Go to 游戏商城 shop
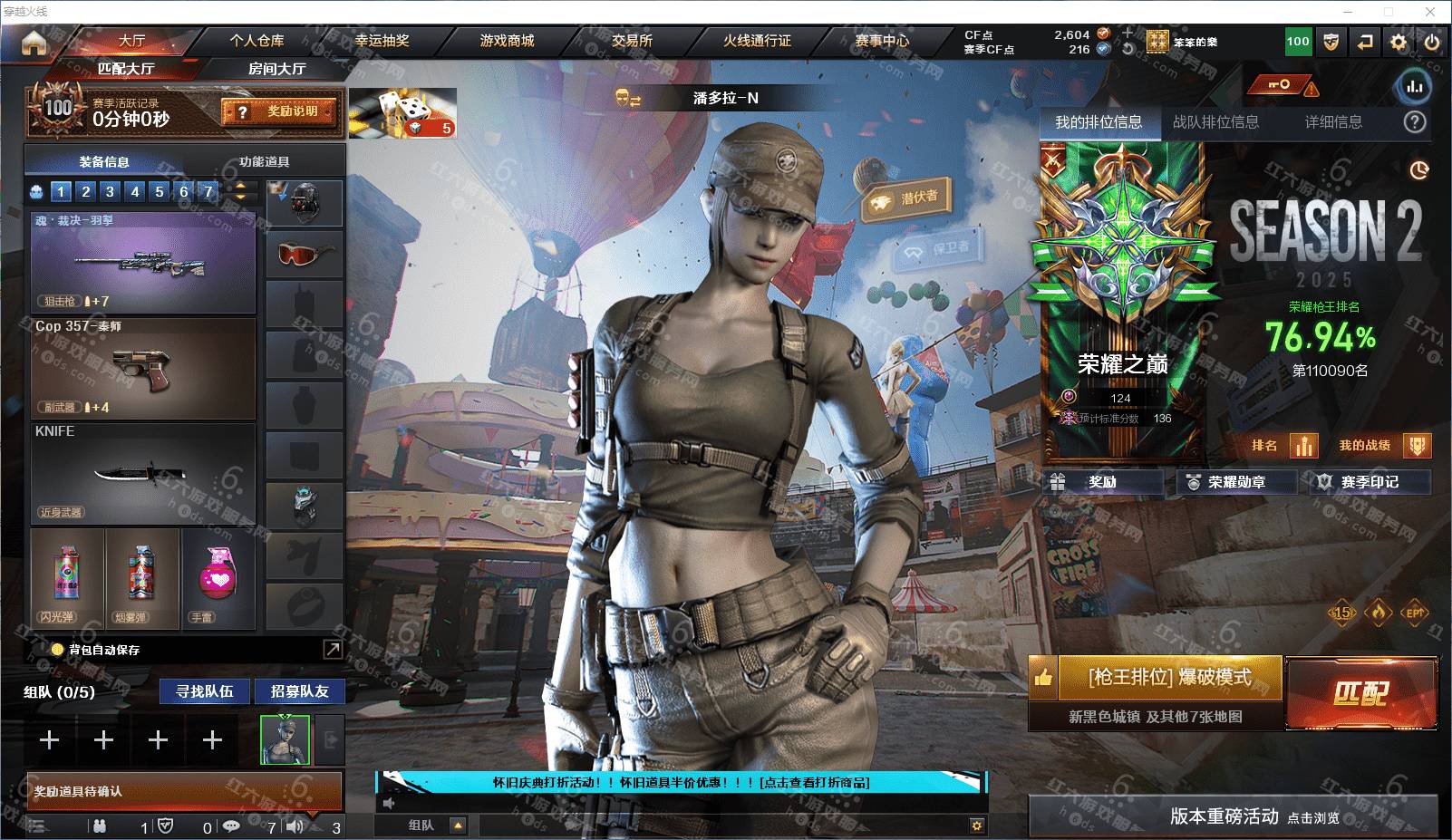This screenshot has height=840, width=1452. [x=507, y=41]
